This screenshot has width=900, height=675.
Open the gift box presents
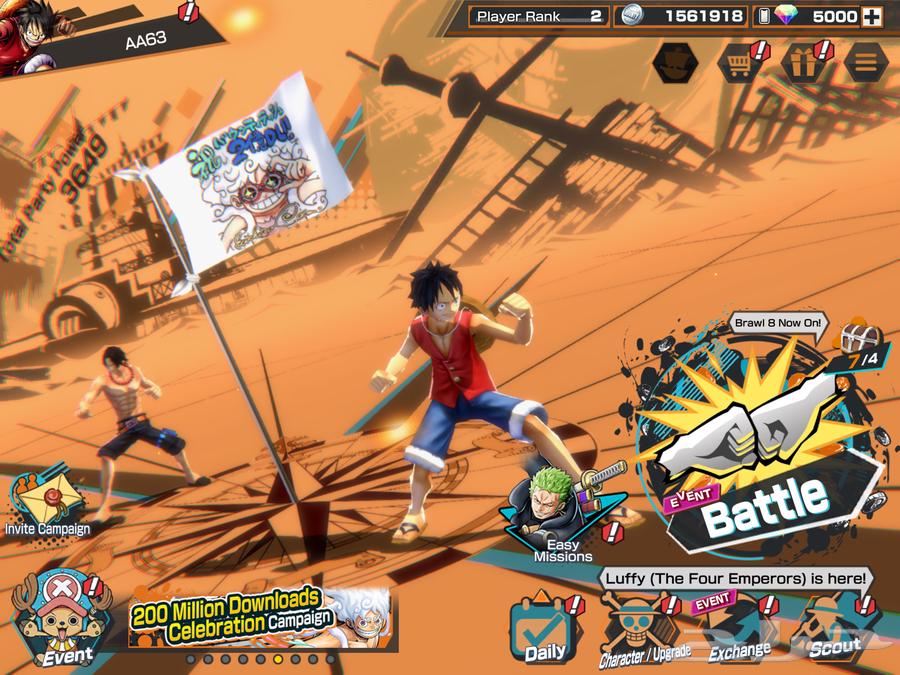tap(802, 64)
